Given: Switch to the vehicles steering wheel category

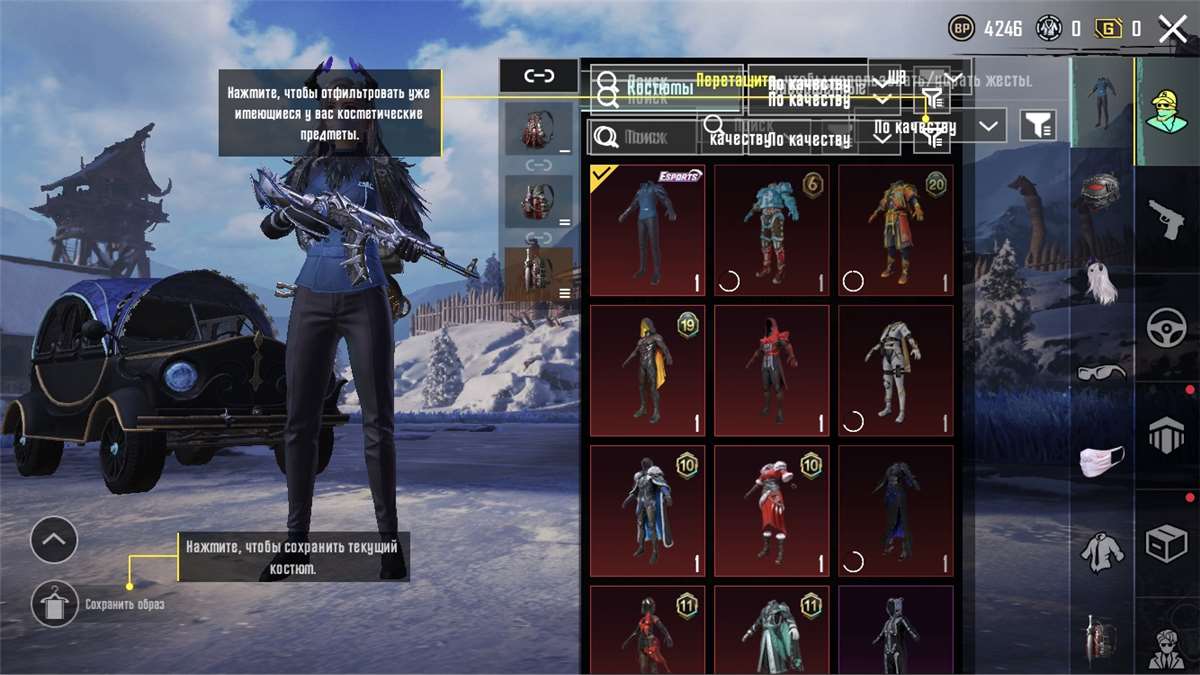Looking at the screenshot, I should pyautogui.click(x=1167, y=328).
